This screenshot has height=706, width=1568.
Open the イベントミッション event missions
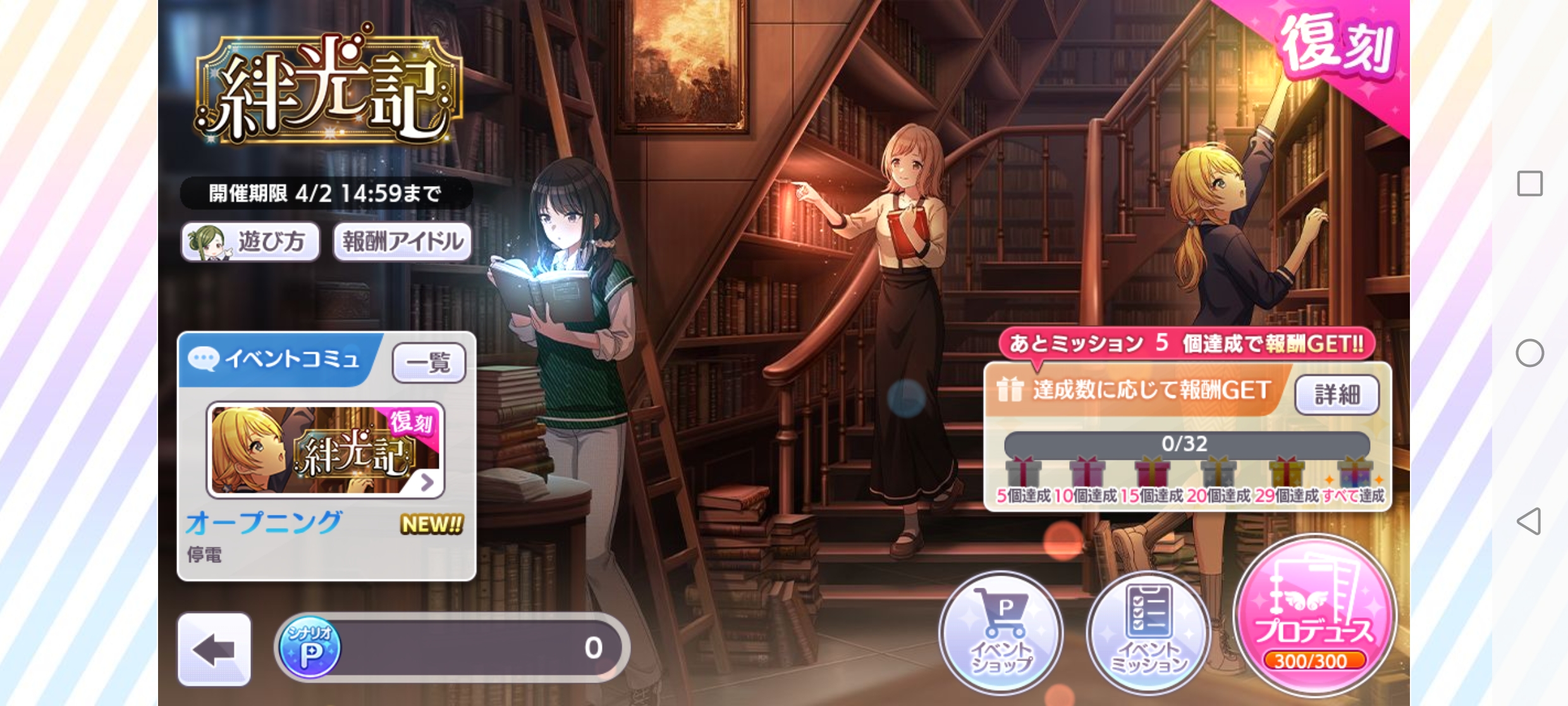(1148, 633)
